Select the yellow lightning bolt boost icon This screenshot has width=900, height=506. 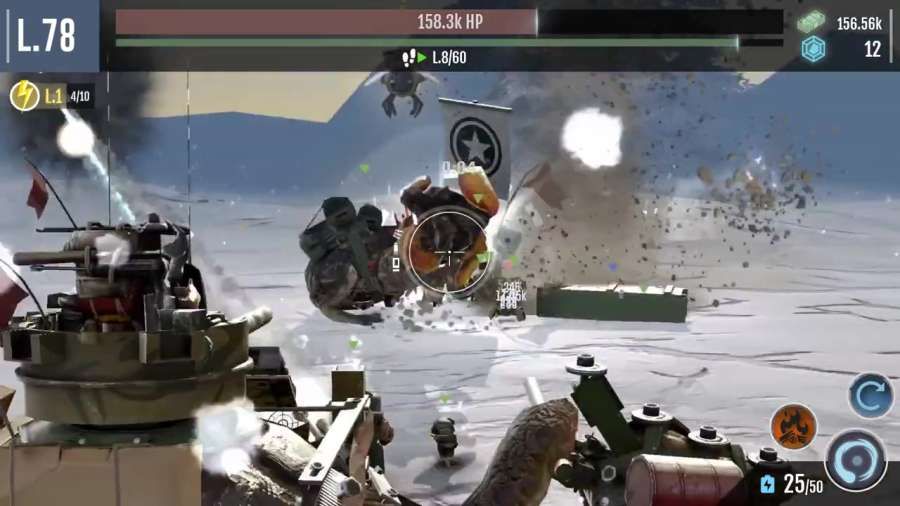click(x=25, y=96)
